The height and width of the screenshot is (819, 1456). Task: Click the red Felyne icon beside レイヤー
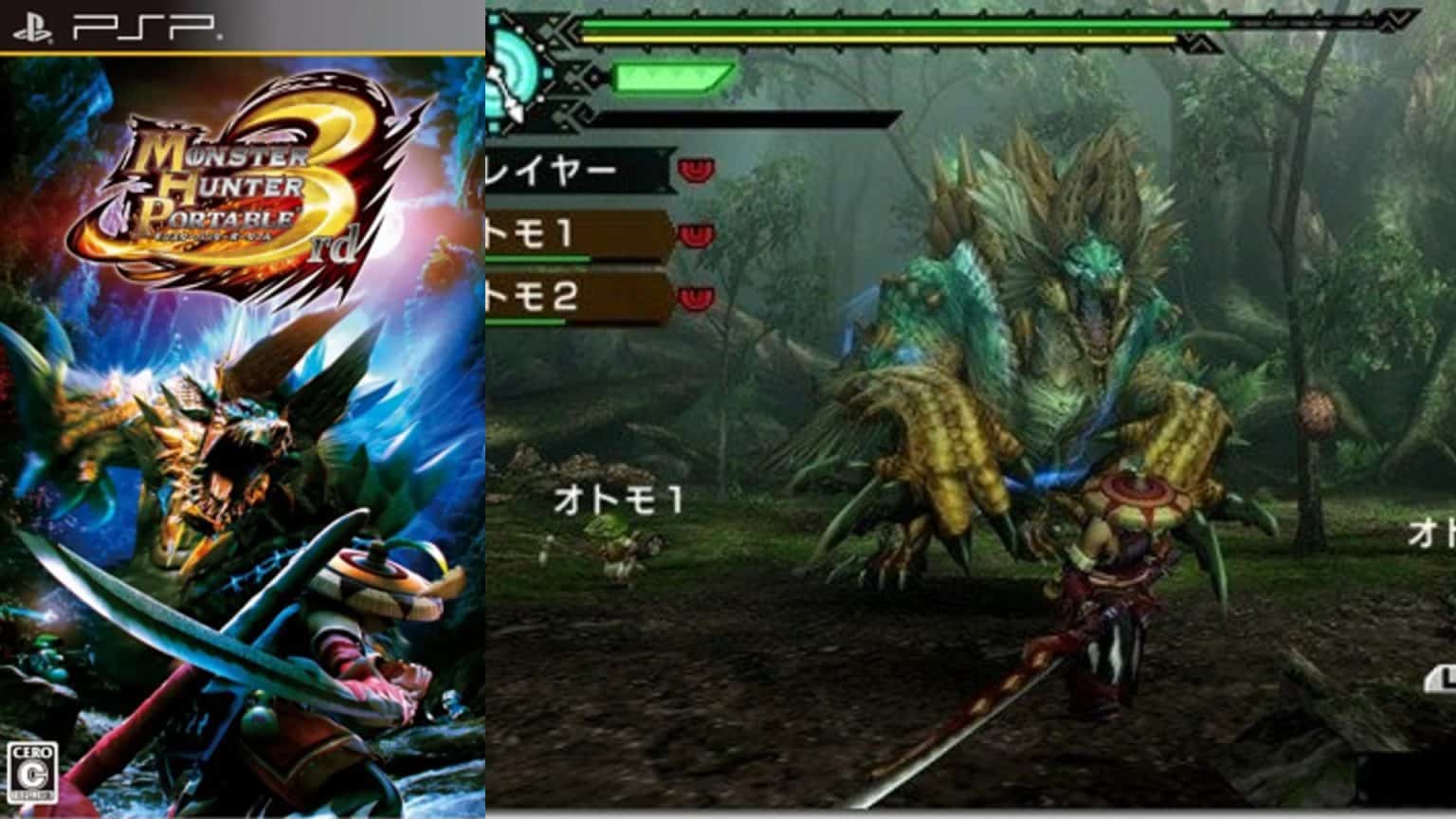click(699, 171)
